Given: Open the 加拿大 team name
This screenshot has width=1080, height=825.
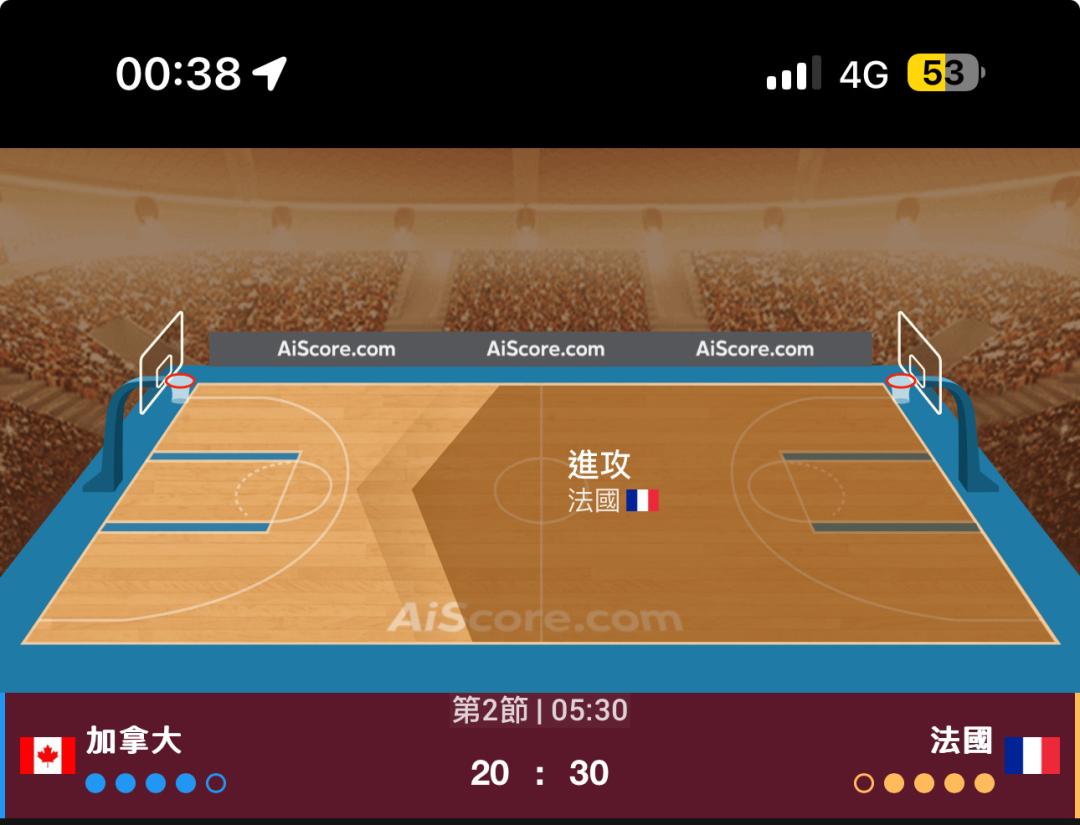Looking at the screenshot, I should pos(133,741).
